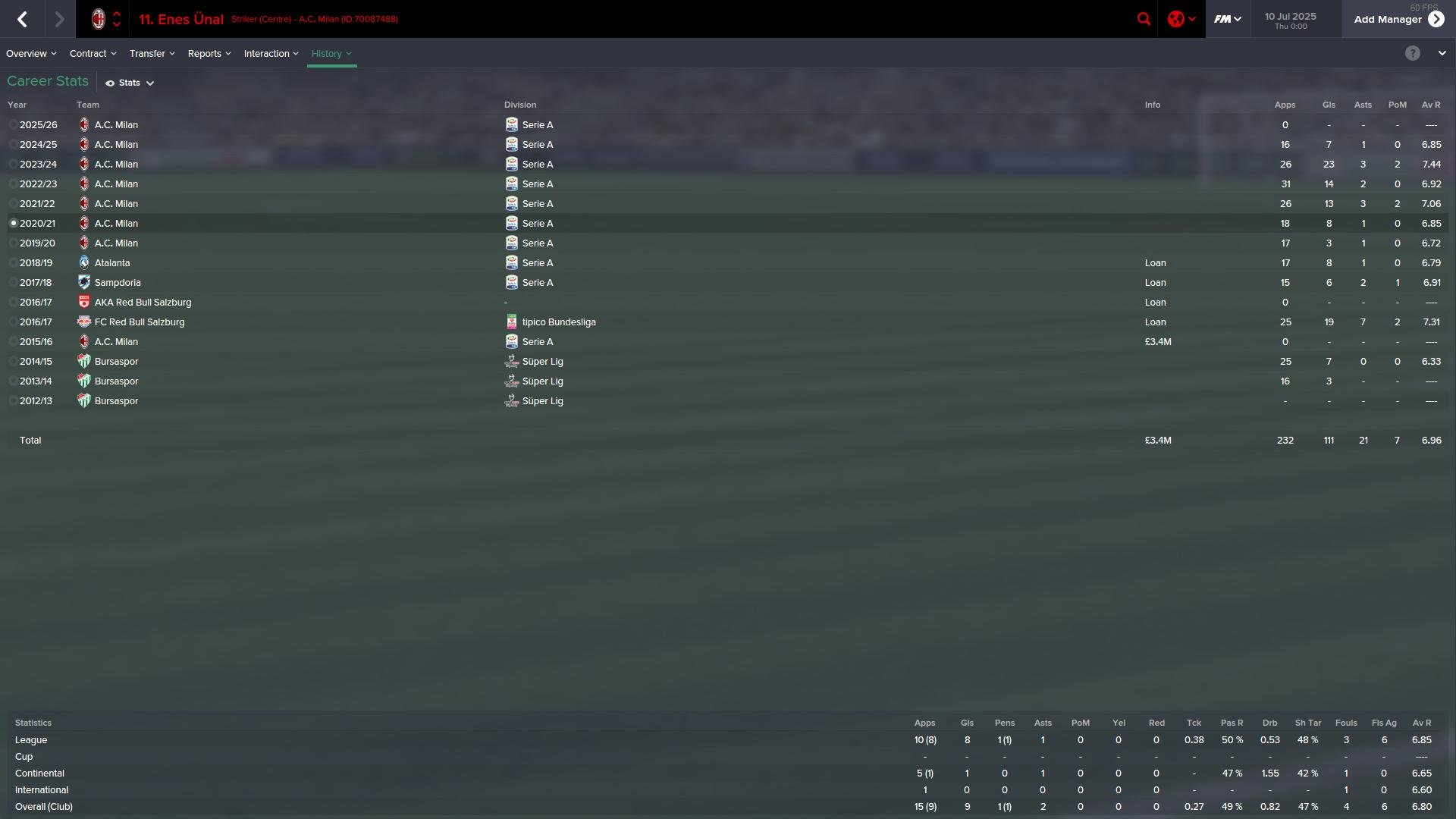The height and width of the screenshot is (819, 1456).
Task: Open the help question mark icon
Action: (x=1412, y=53)
